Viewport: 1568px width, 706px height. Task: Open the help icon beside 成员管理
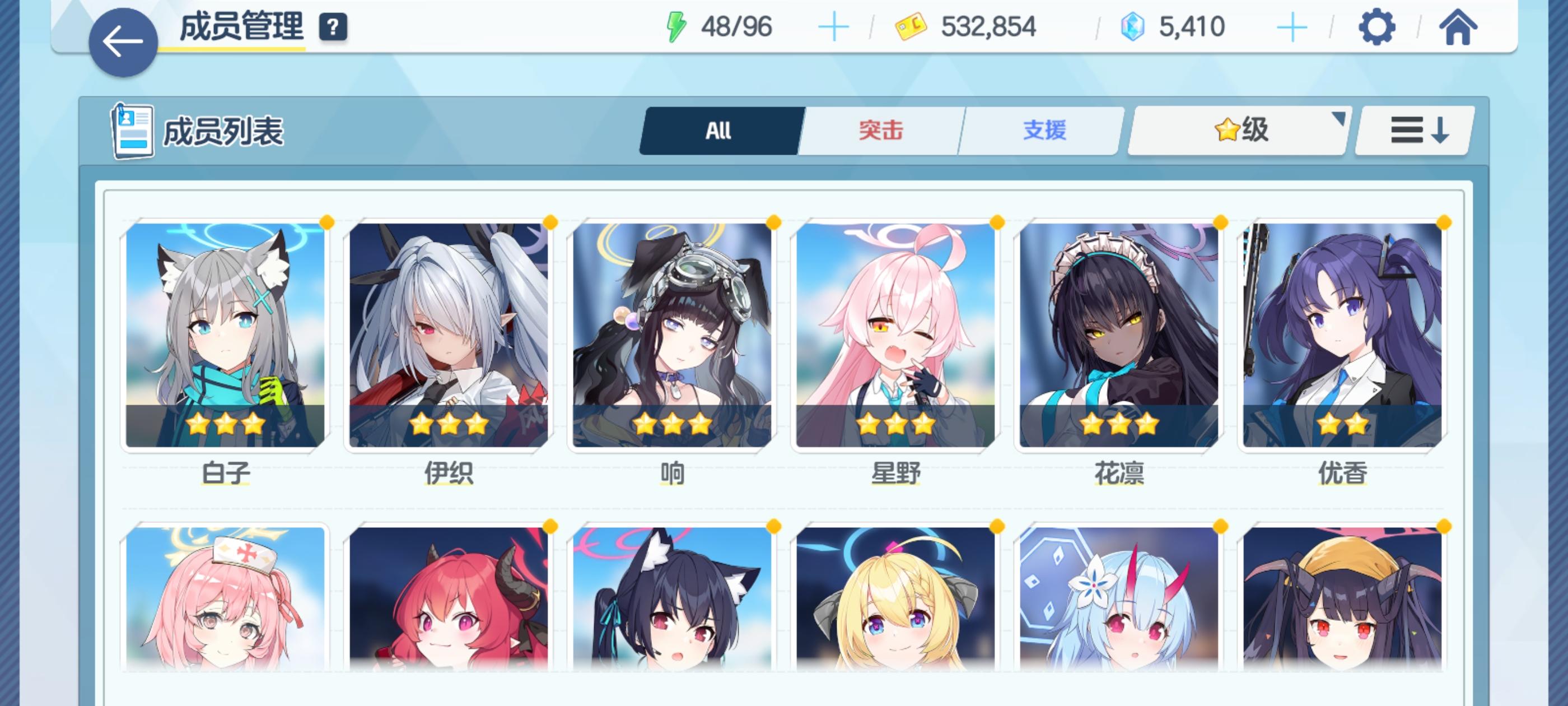332,26
